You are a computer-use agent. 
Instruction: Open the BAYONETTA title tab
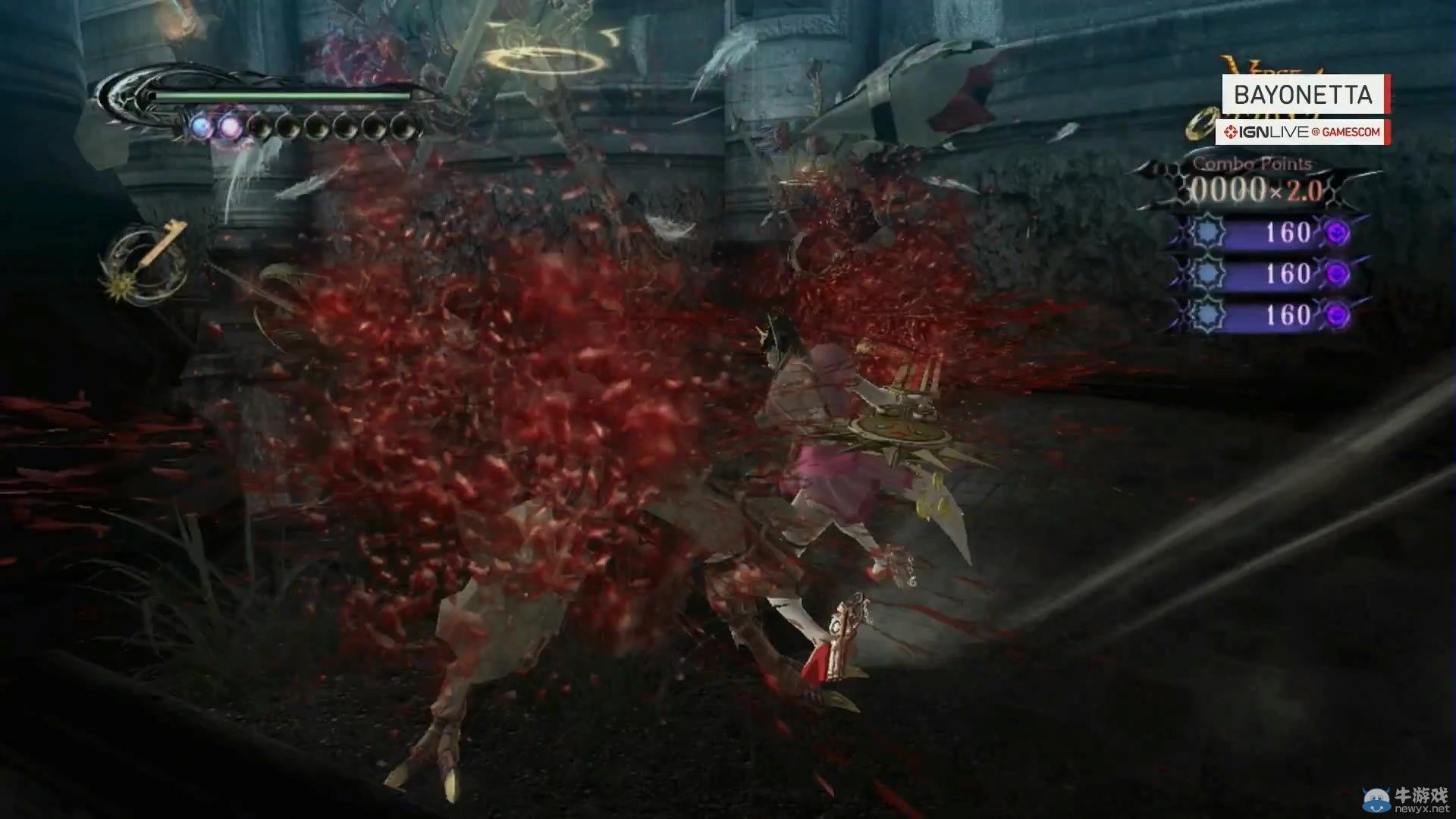(x=1303, y=93)
